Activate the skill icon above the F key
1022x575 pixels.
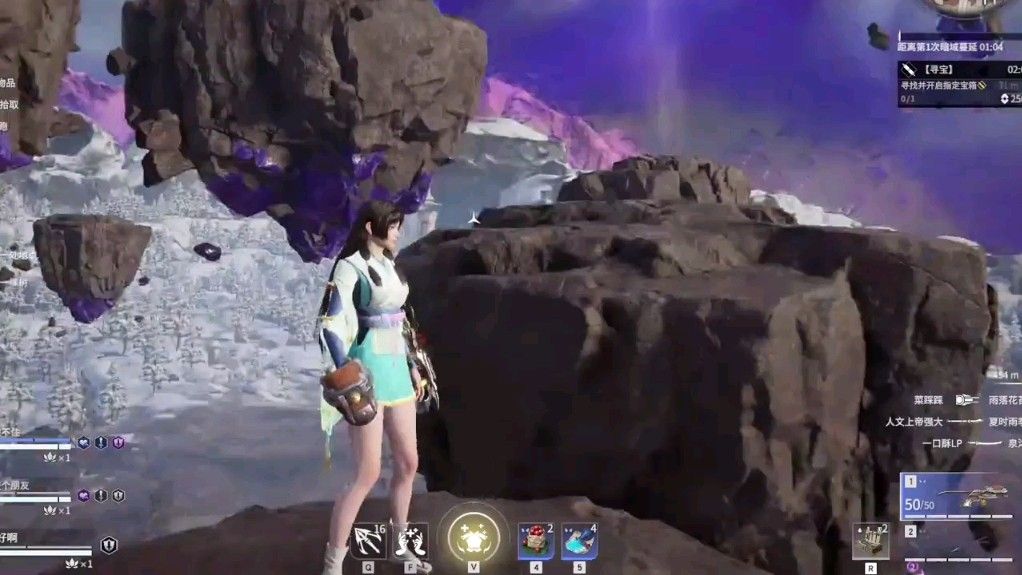[410, 541]
